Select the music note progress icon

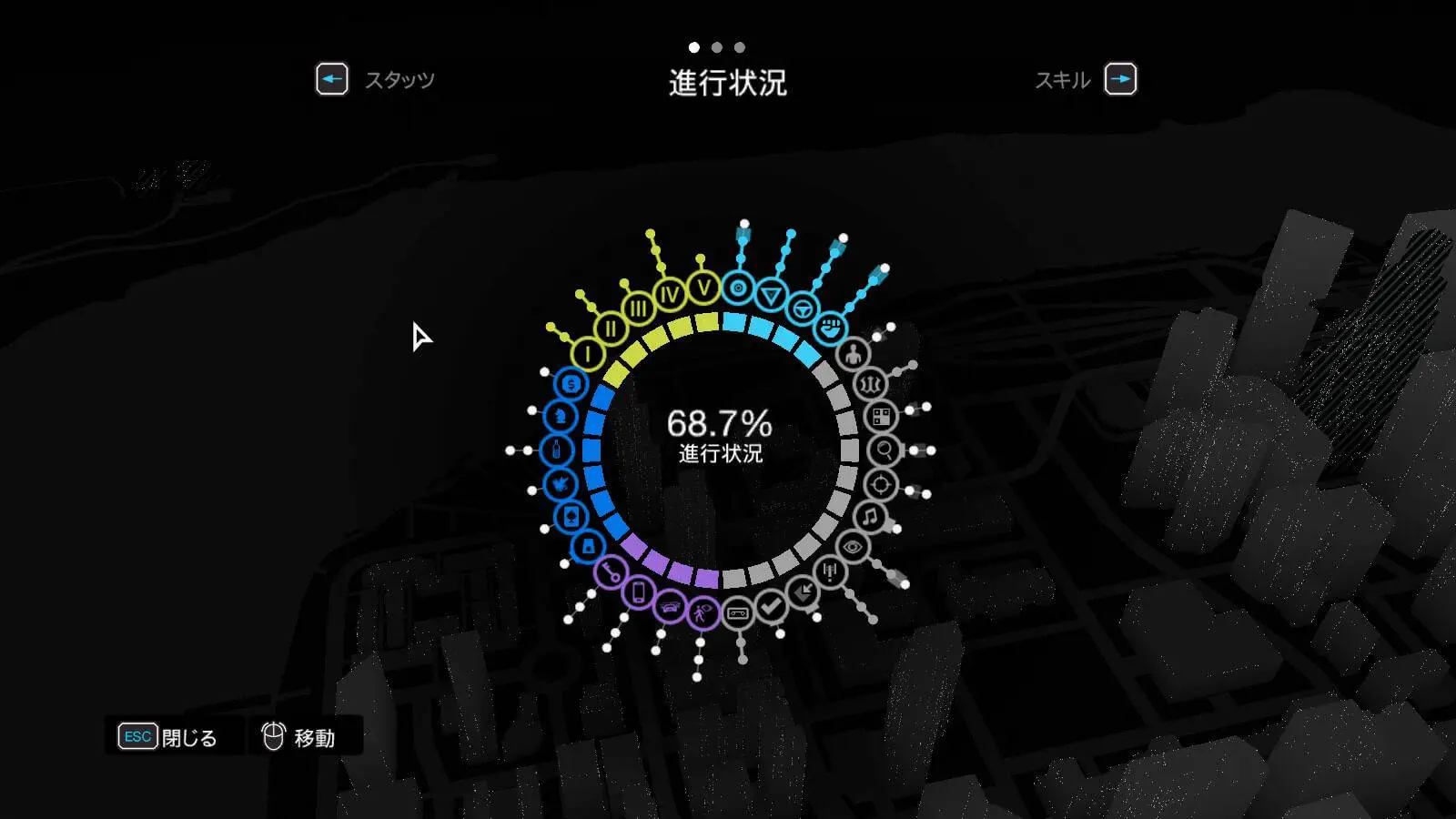point(871,517)
